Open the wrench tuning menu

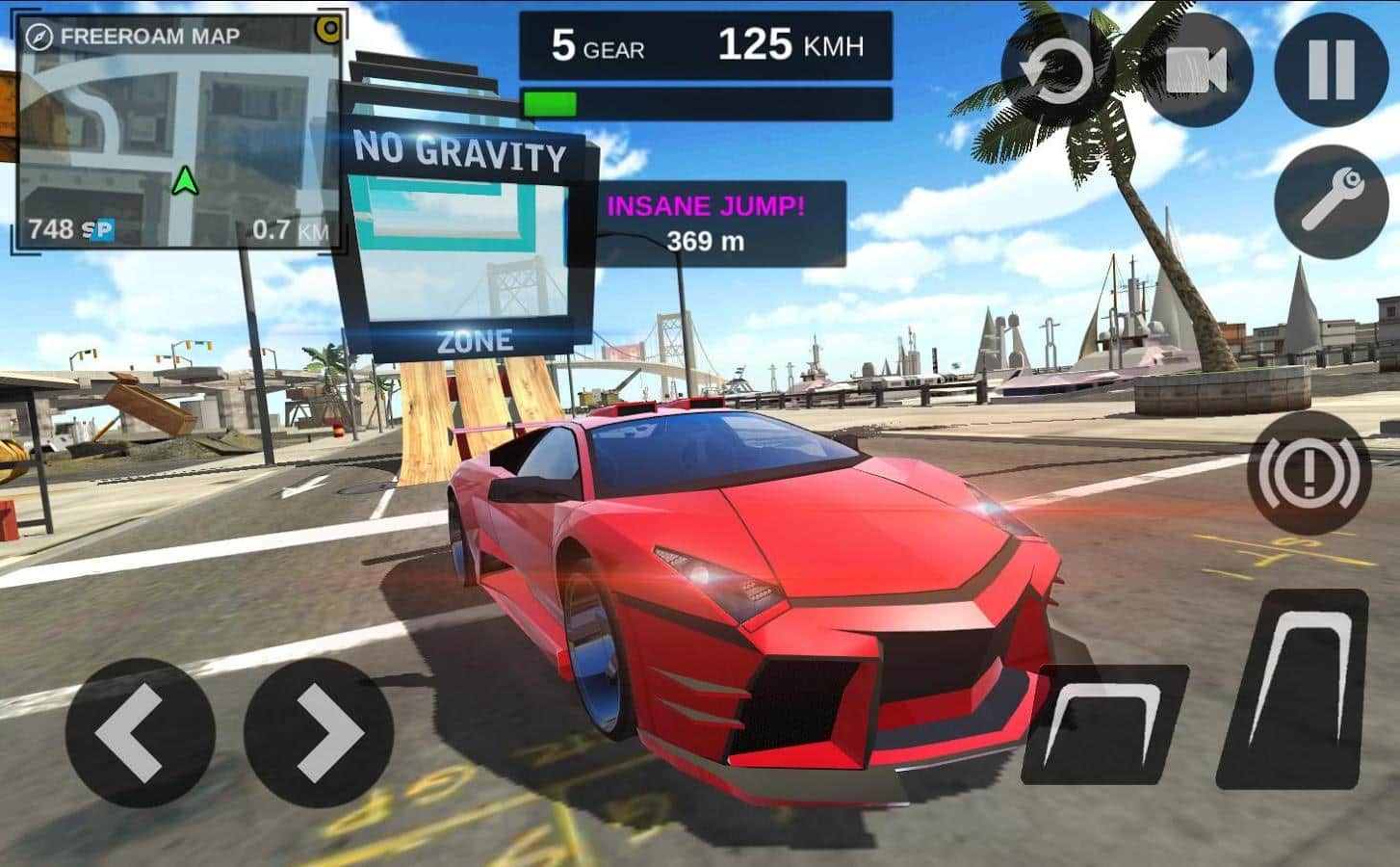tap(1331, 201)
